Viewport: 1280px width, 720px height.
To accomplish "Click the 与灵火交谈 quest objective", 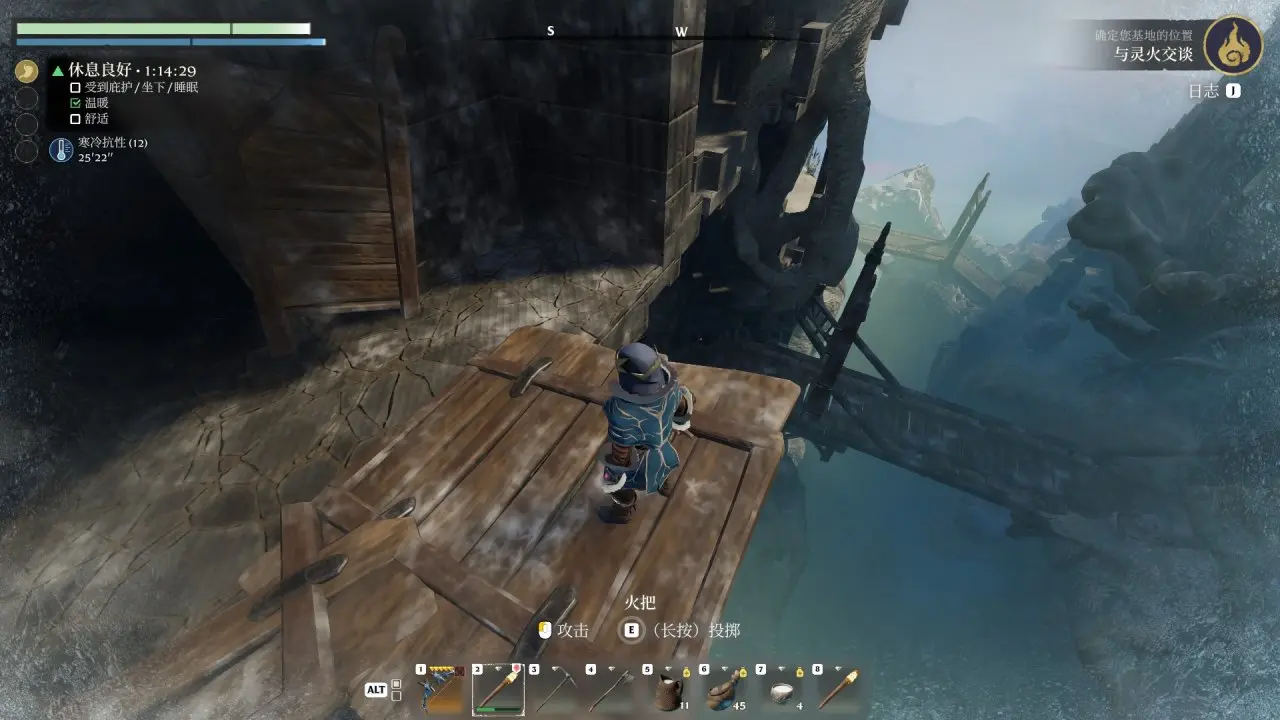I will [x=1154, y=55].
